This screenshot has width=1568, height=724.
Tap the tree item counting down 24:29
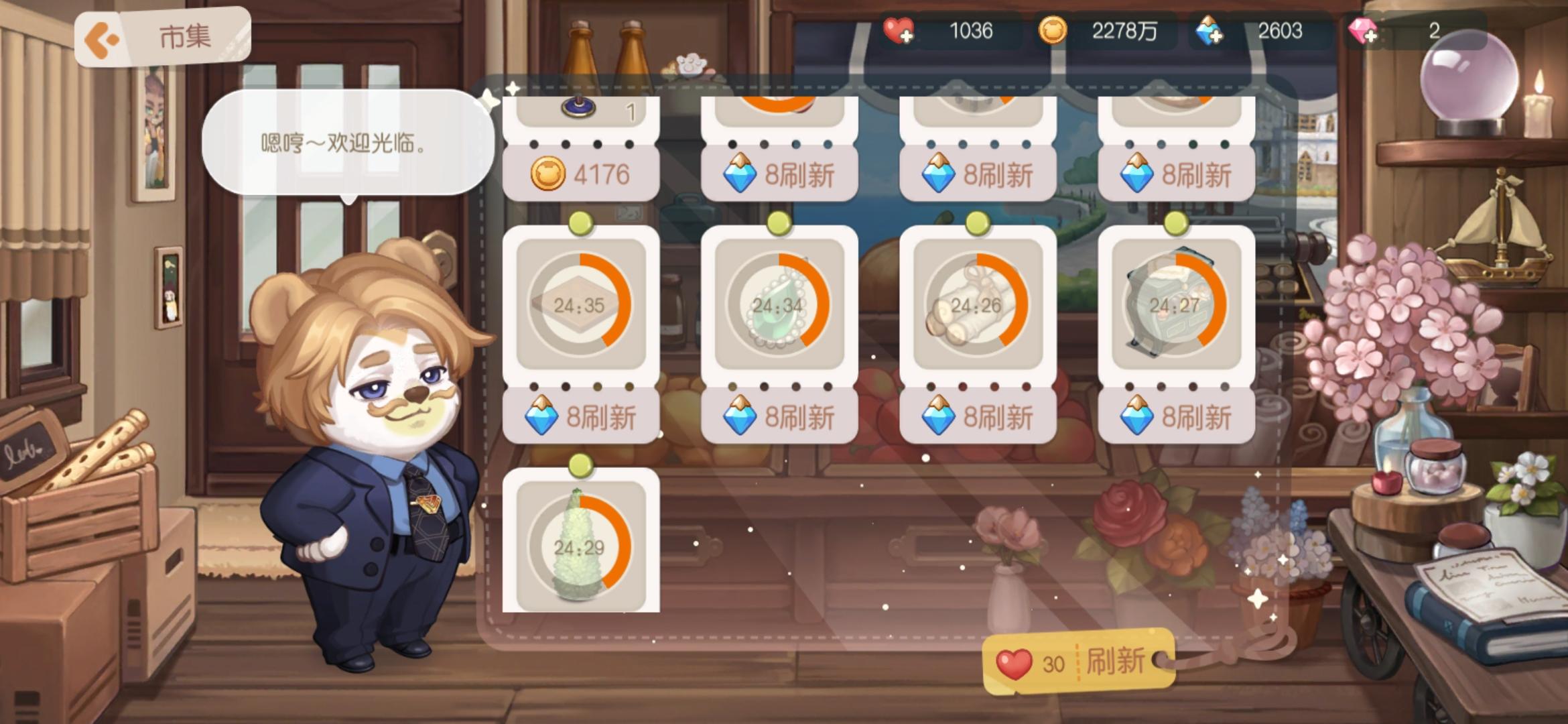580,548
